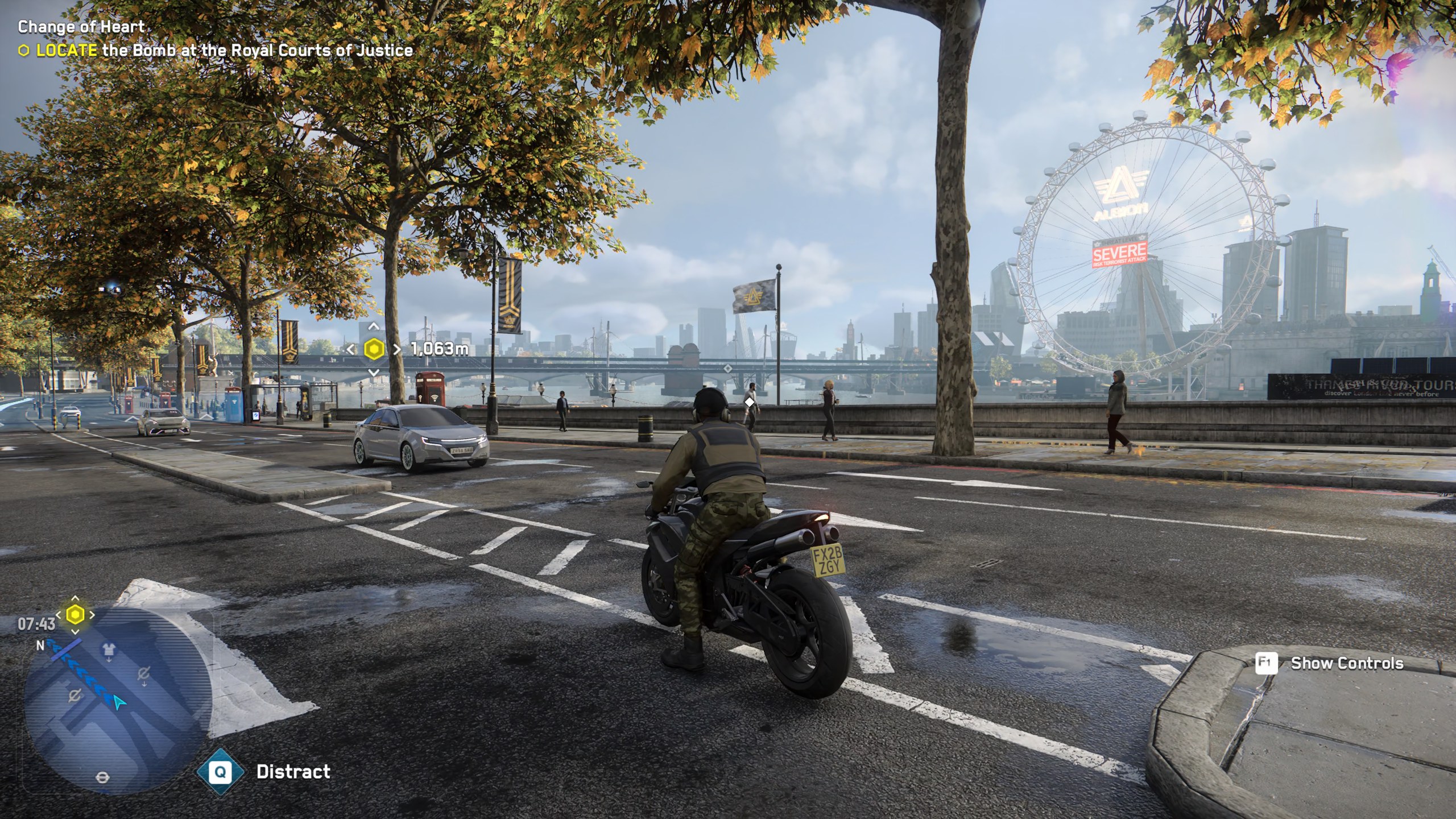Select the Underground station icon on the minimap

pos(103,777)
